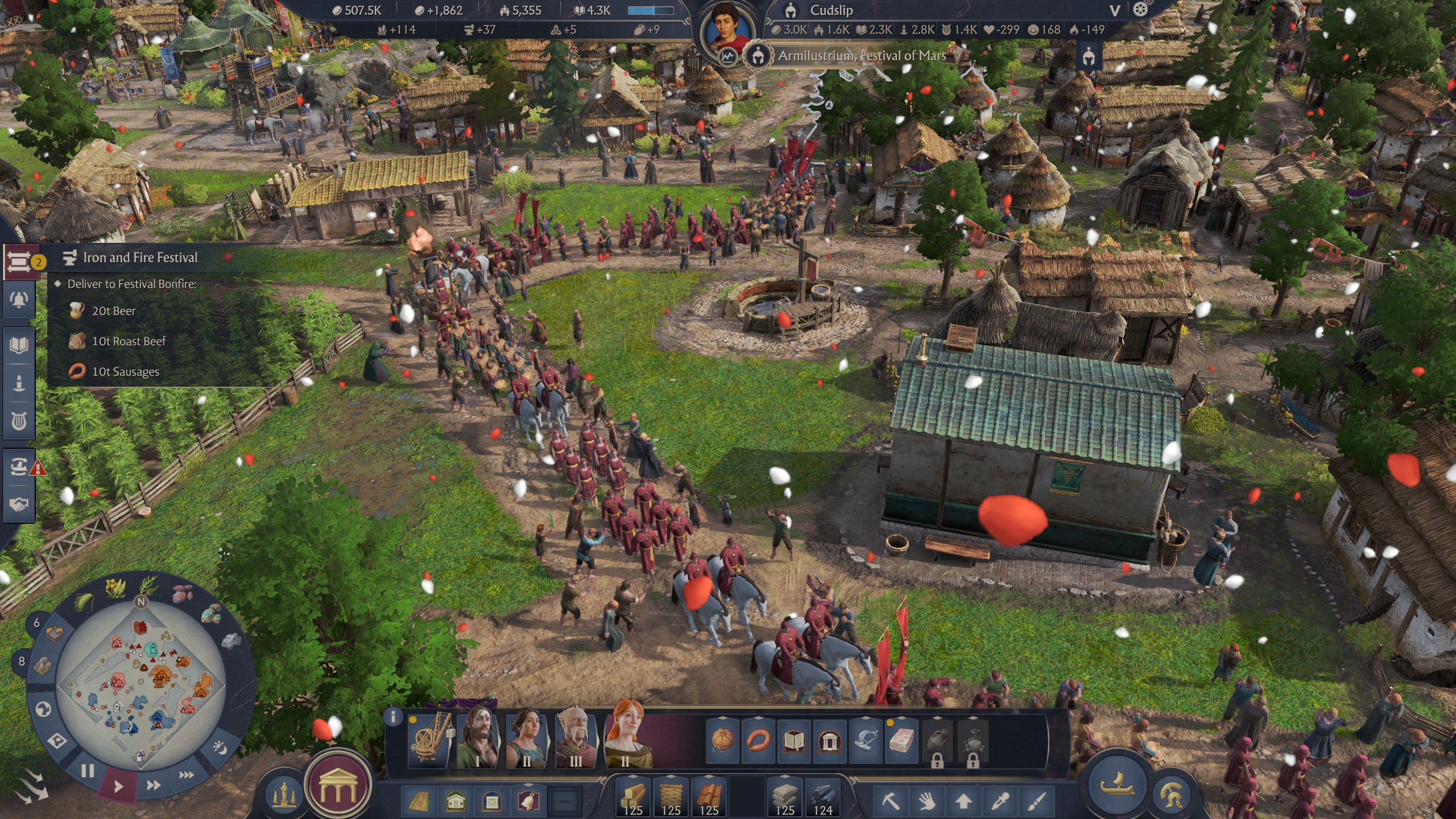The height and width of the screenshot is (819, 1456).
Task: Open the settings gear menu
Action: pos(1140,10)
